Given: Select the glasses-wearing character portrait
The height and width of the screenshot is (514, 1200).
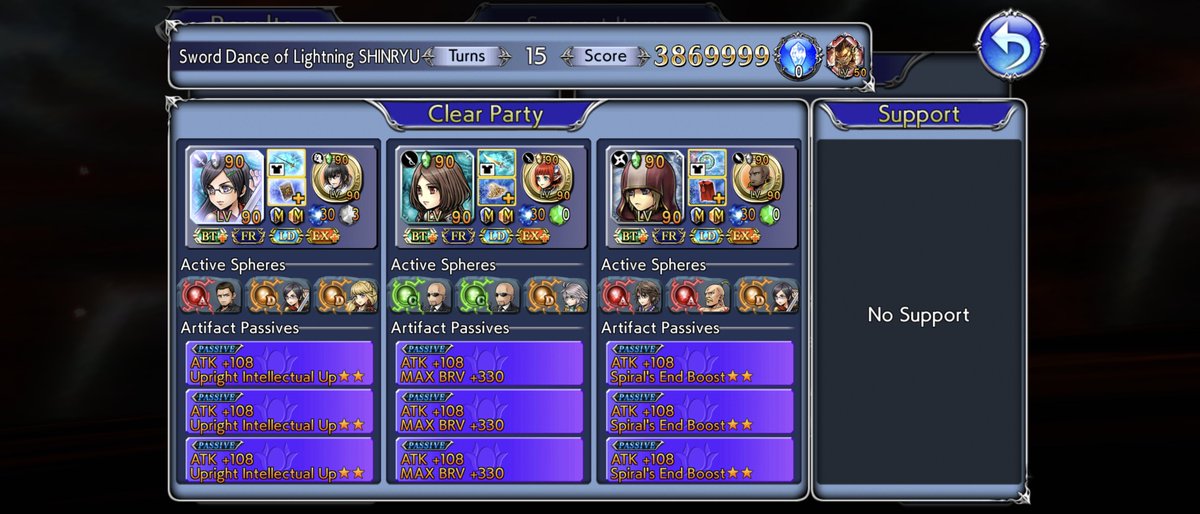Looking at the screenshot, I should (x=225, y=190).
